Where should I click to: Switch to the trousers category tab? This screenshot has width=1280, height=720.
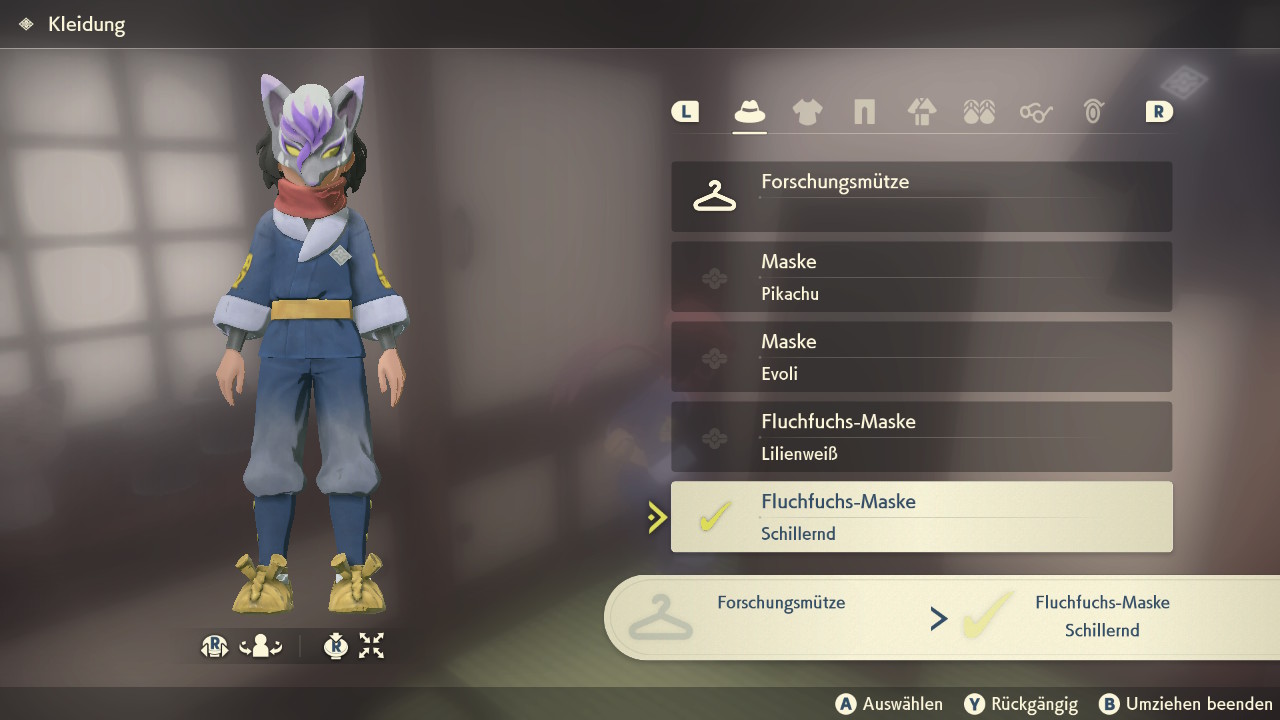(x=864, y=112)
